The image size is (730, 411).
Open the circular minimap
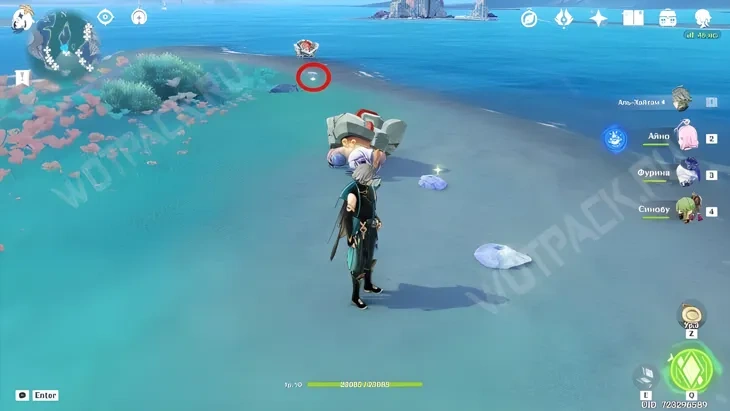tap(63, 44)
